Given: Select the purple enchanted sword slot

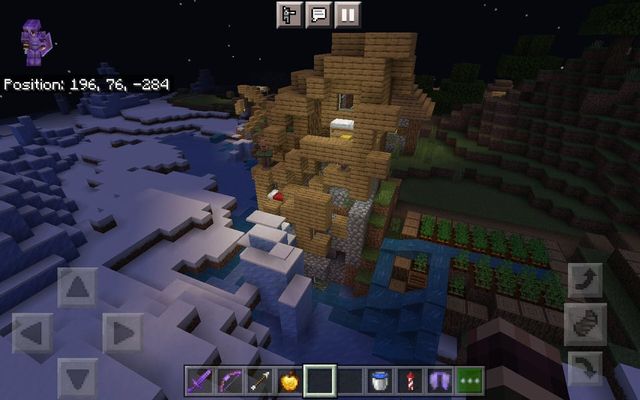Looking at the screenshot, I should click(x=200, y=381).
